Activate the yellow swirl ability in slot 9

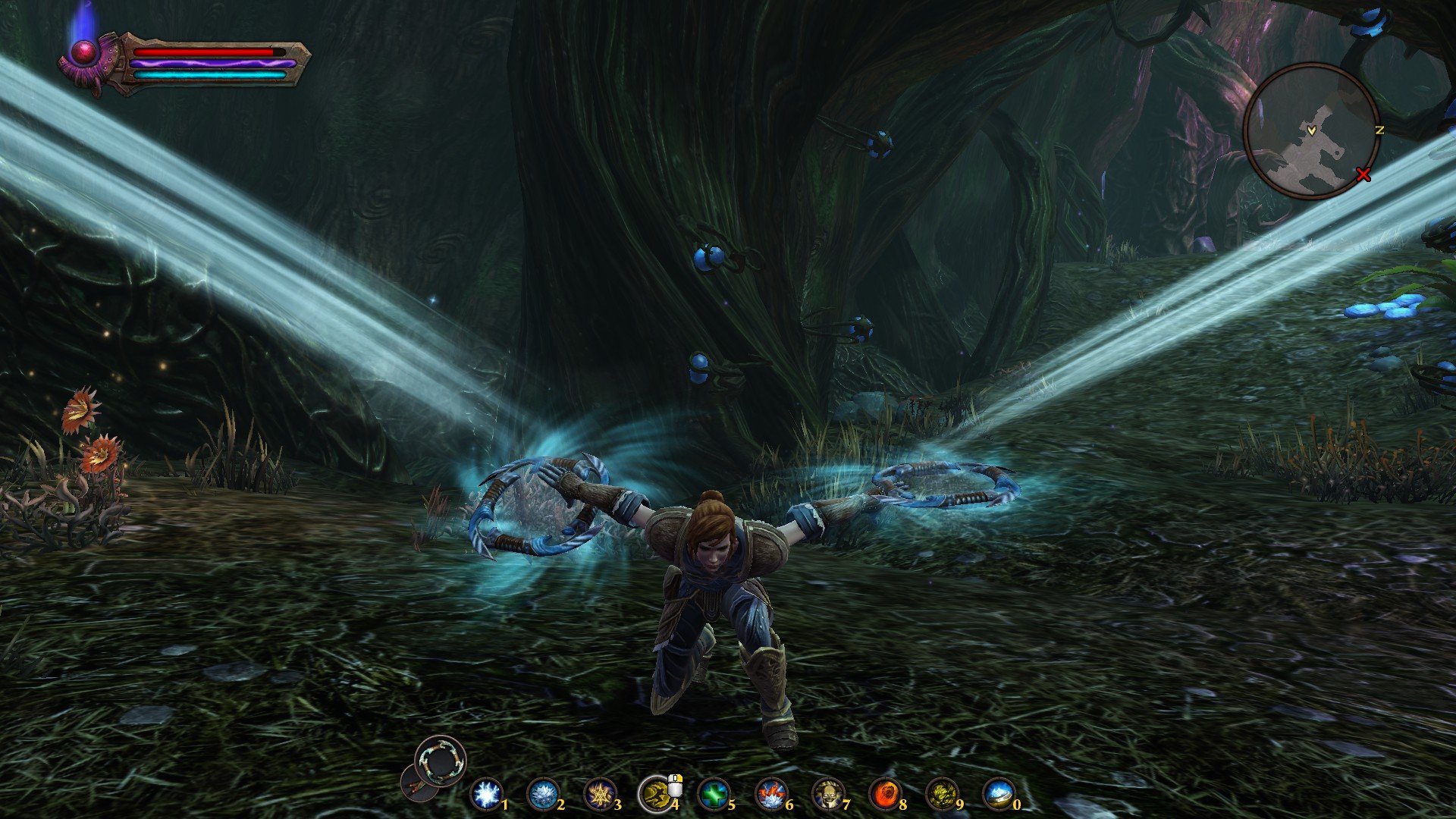(941, 795)
